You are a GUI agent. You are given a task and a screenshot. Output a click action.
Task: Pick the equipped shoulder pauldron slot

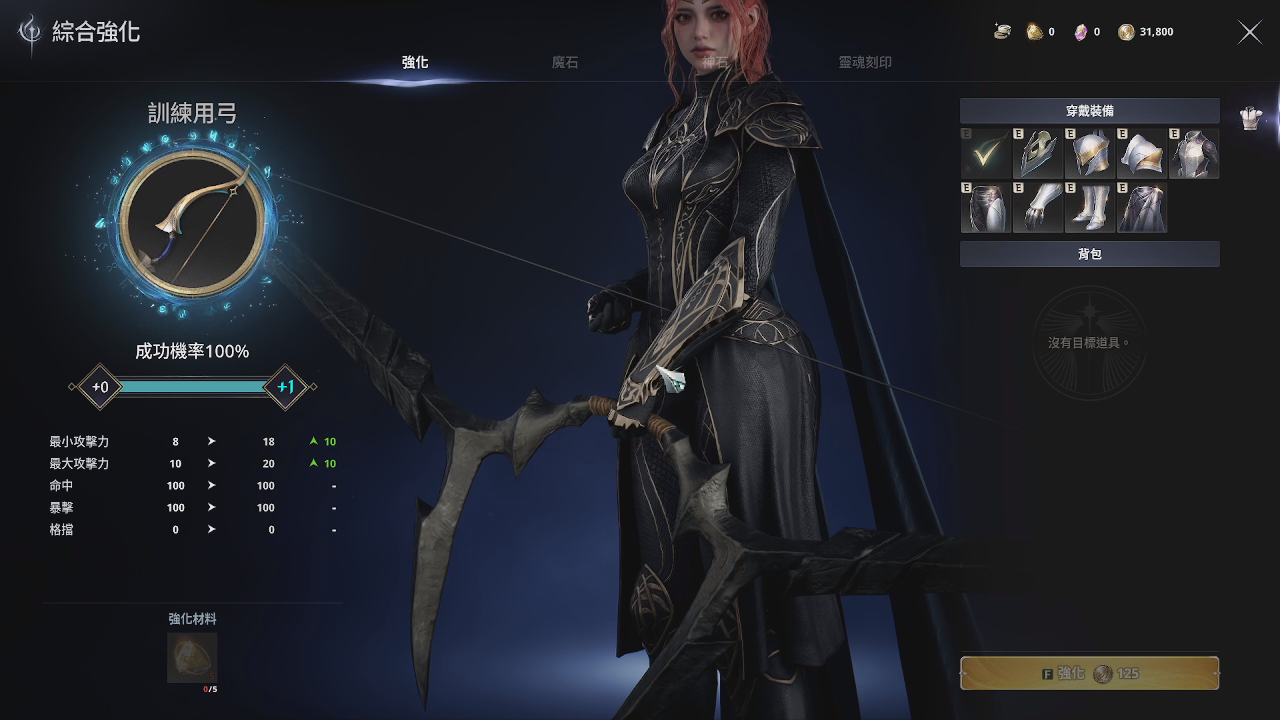1141,154
